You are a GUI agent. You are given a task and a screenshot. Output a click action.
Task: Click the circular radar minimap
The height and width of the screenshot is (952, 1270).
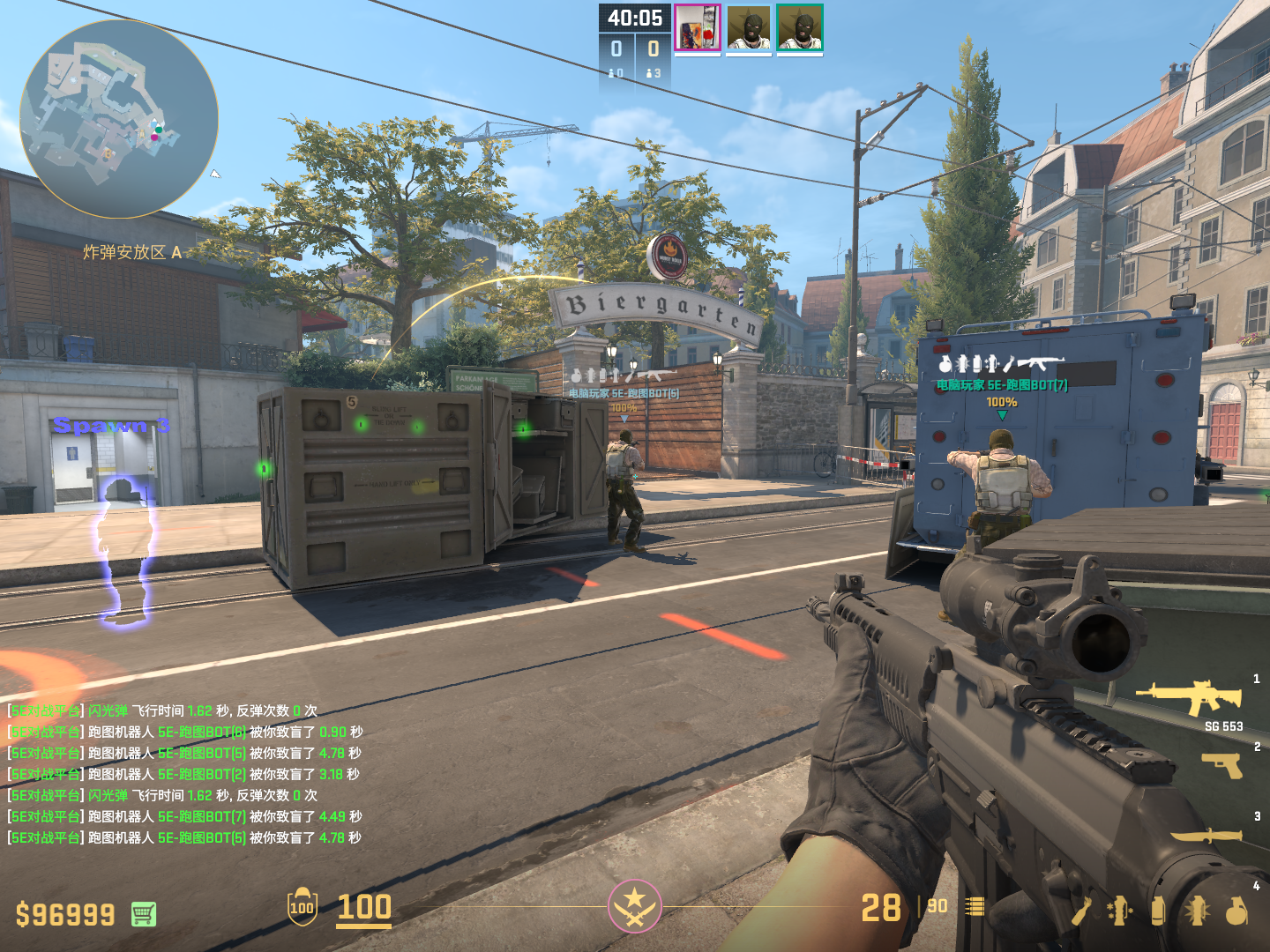click(x=119, y=119)
